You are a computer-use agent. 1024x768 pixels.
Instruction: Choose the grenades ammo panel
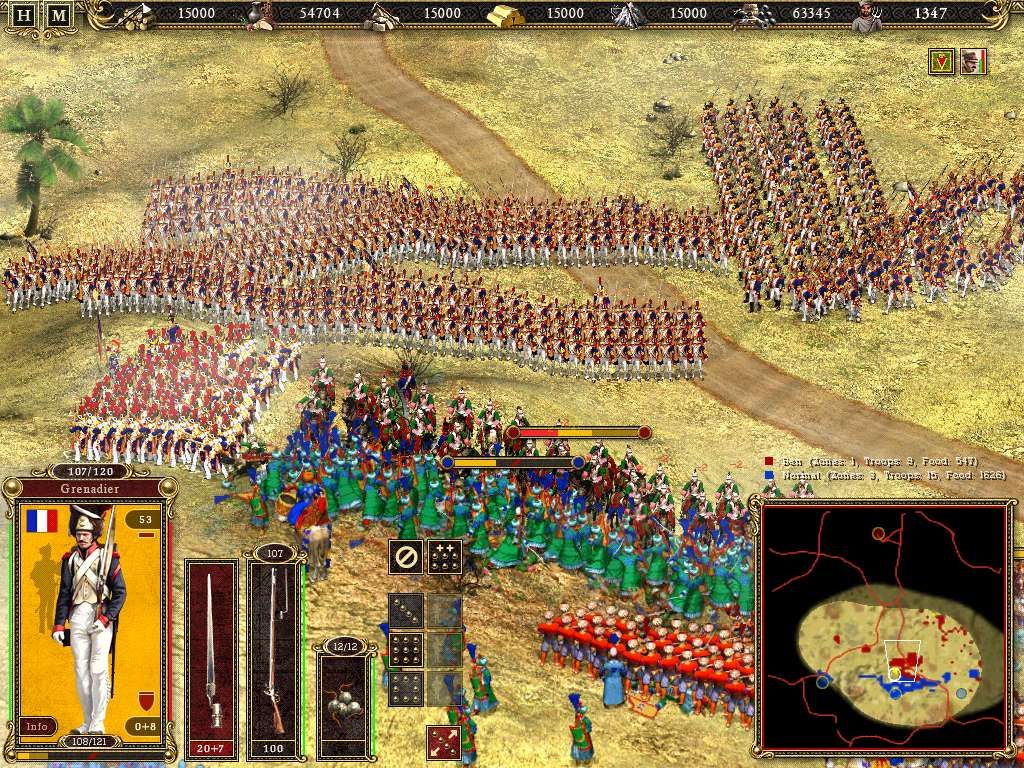pos(344,695)
